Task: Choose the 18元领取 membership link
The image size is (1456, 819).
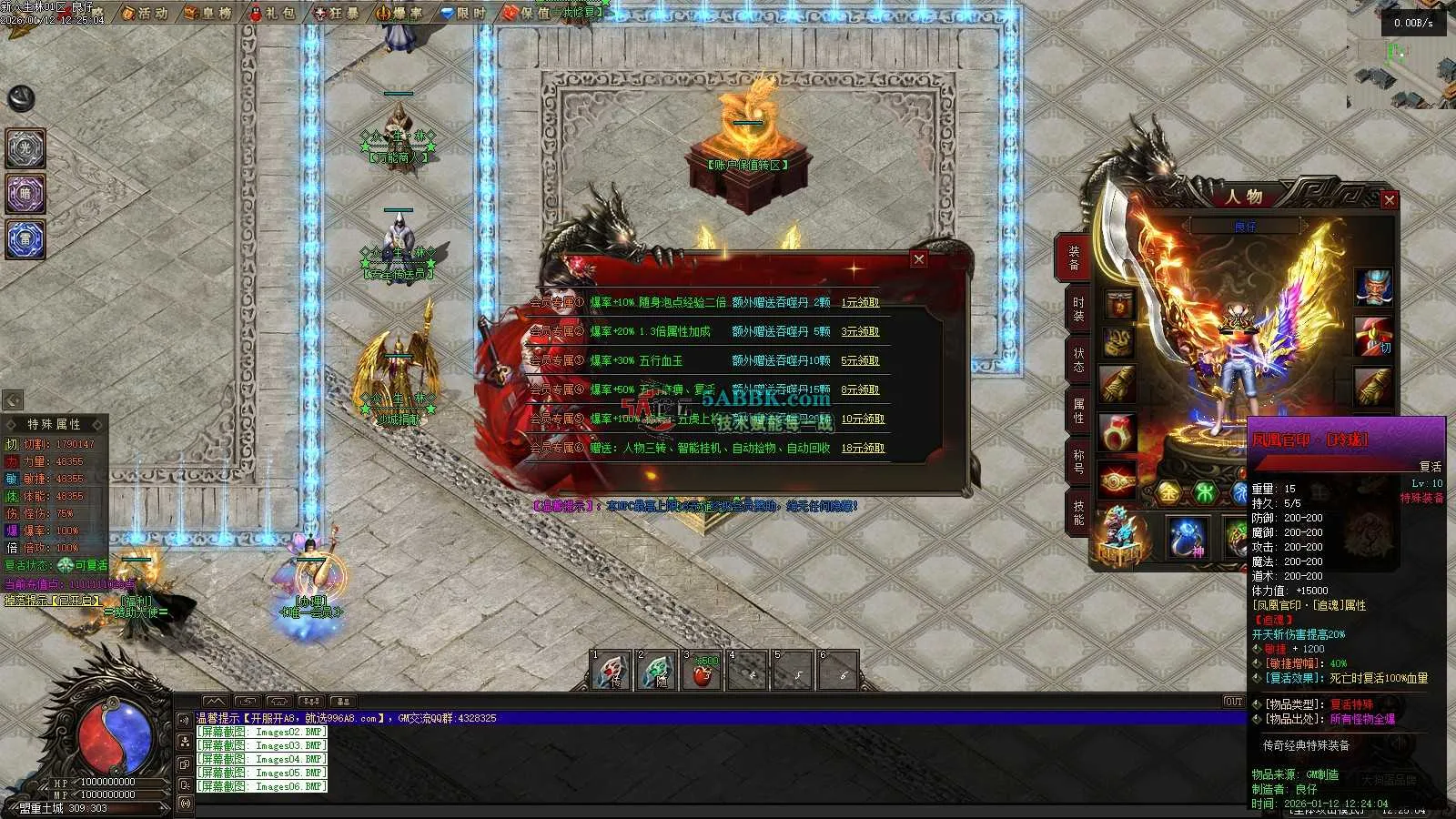Action: tap(863, 448)
